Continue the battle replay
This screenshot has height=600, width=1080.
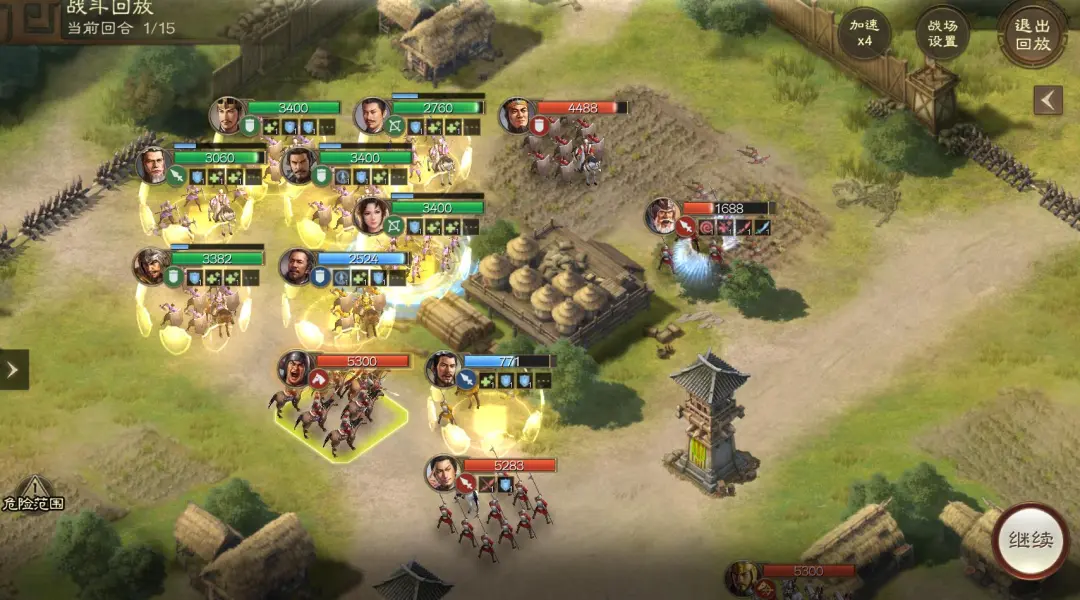tap(1030, 540)
